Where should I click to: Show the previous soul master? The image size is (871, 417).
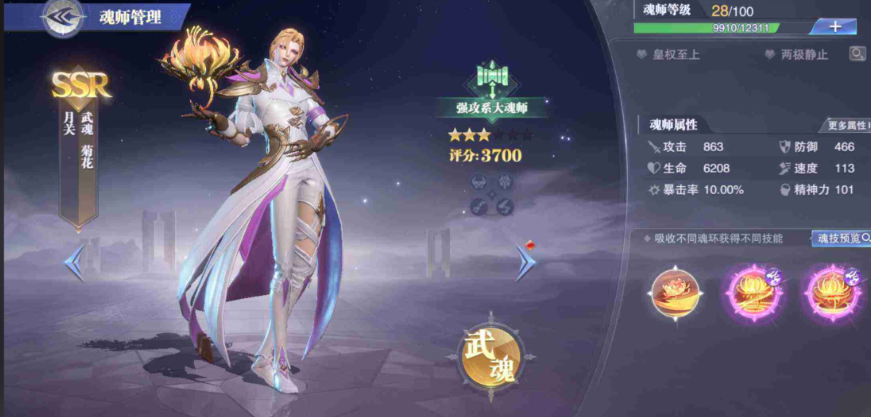coord(75,263)
